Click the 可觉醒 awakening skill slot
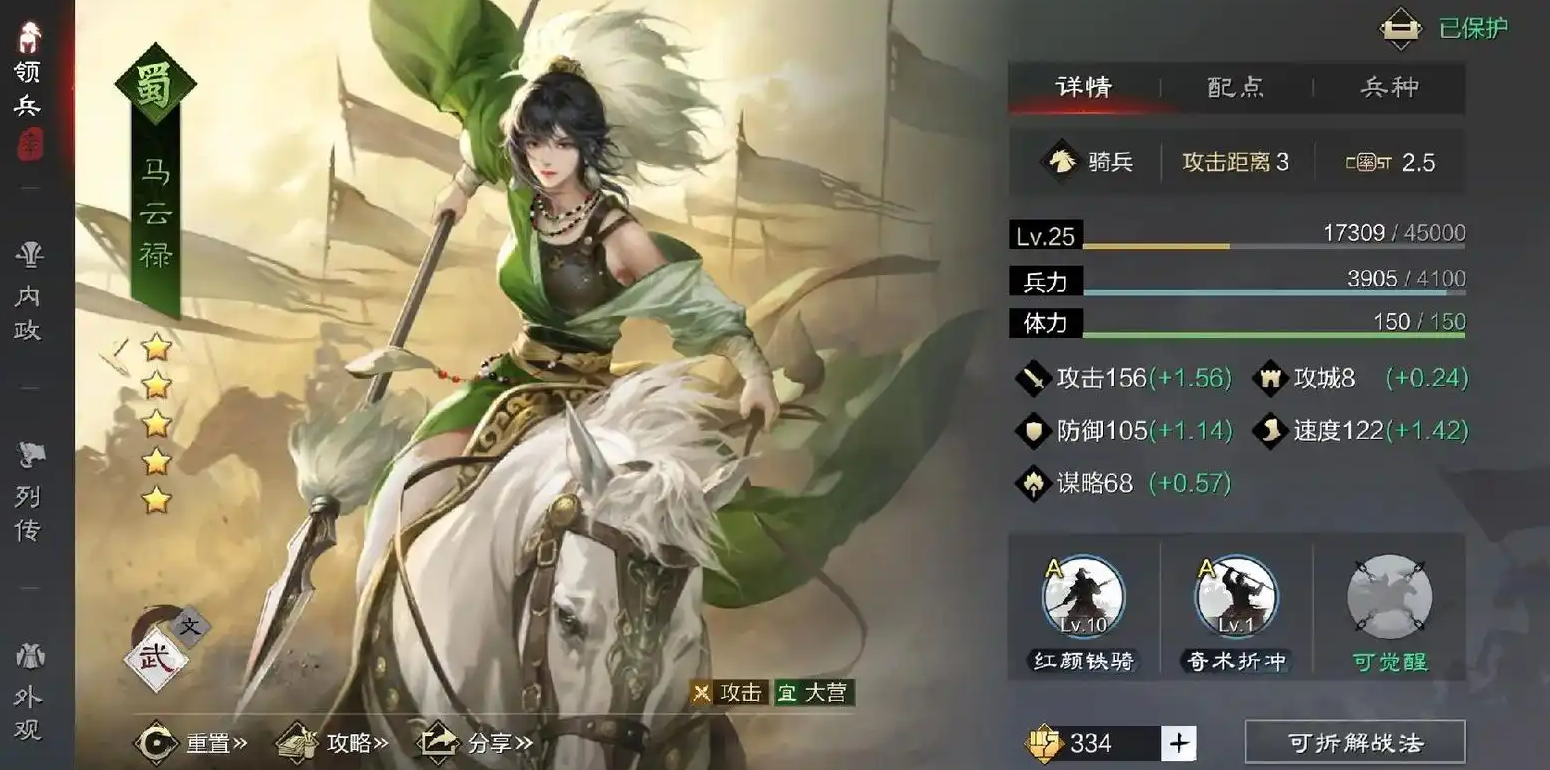Viewport: 1550px width, 770px height. coord(1390,597)
